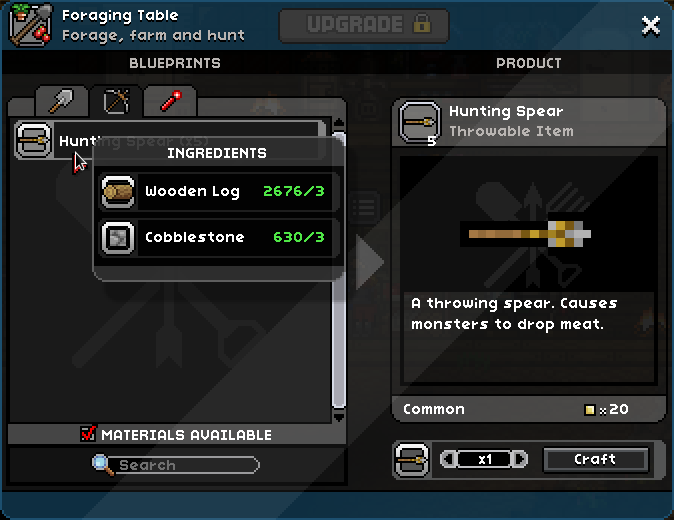674x520 pixels.
Task: Select the bow blueprints tab
Action: pos(116,101)
